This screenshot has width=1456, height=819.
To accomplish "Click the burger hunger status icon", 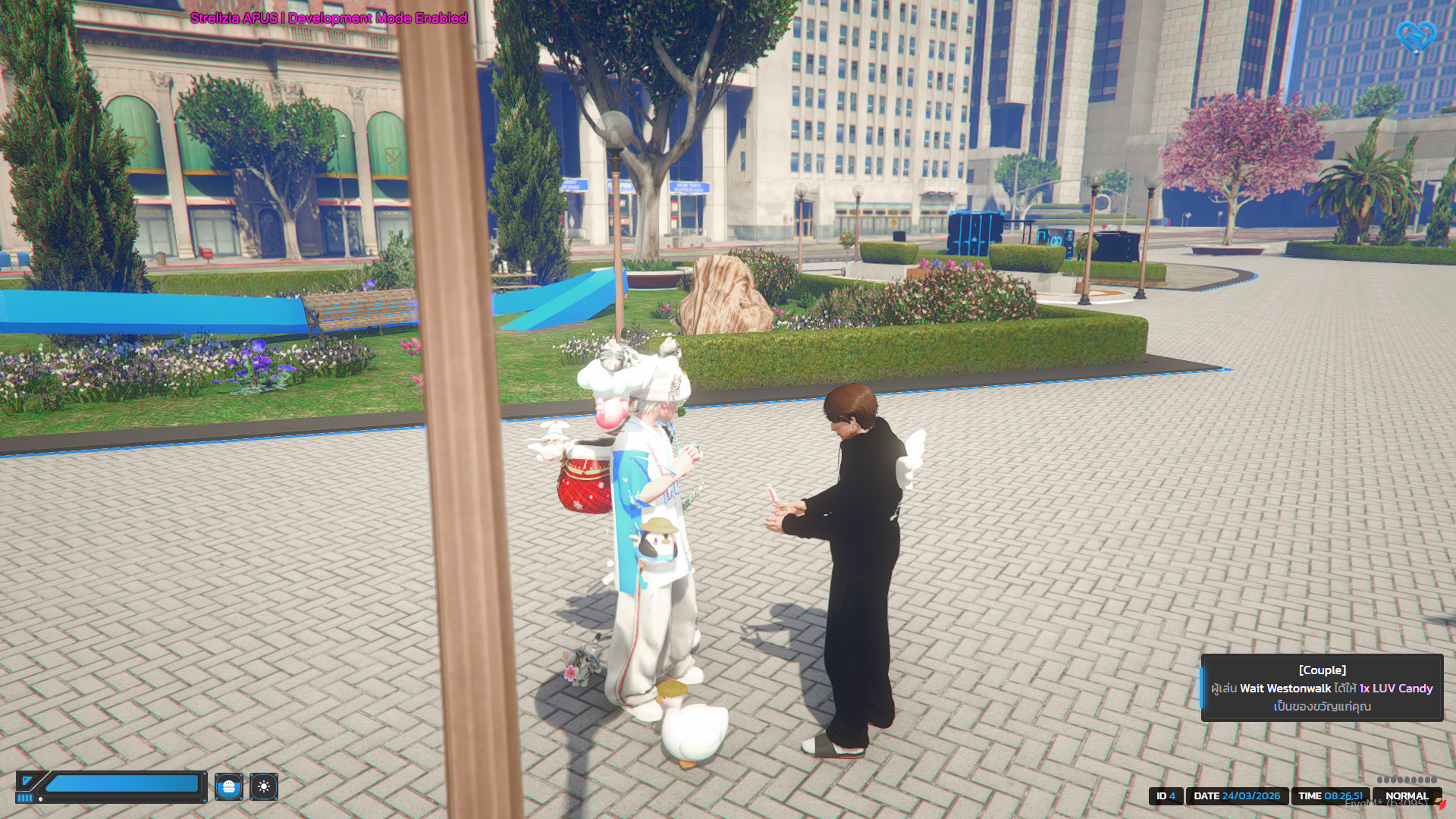I will [x=229, y=787].
